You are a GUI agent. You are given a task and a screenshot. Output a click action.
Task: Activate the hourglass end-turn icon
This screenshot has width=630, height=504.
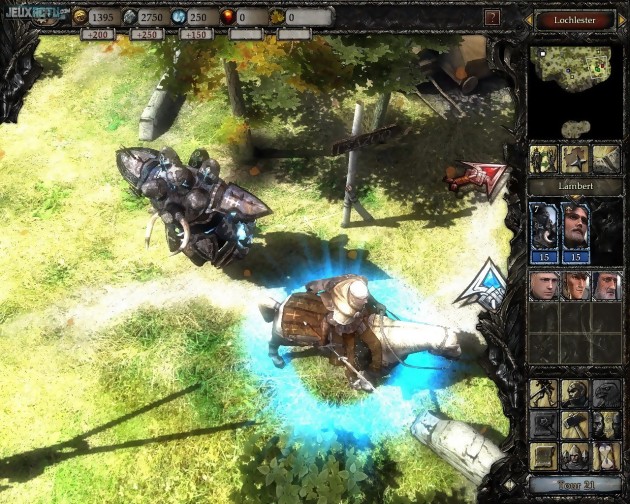[x=606, y=456]
